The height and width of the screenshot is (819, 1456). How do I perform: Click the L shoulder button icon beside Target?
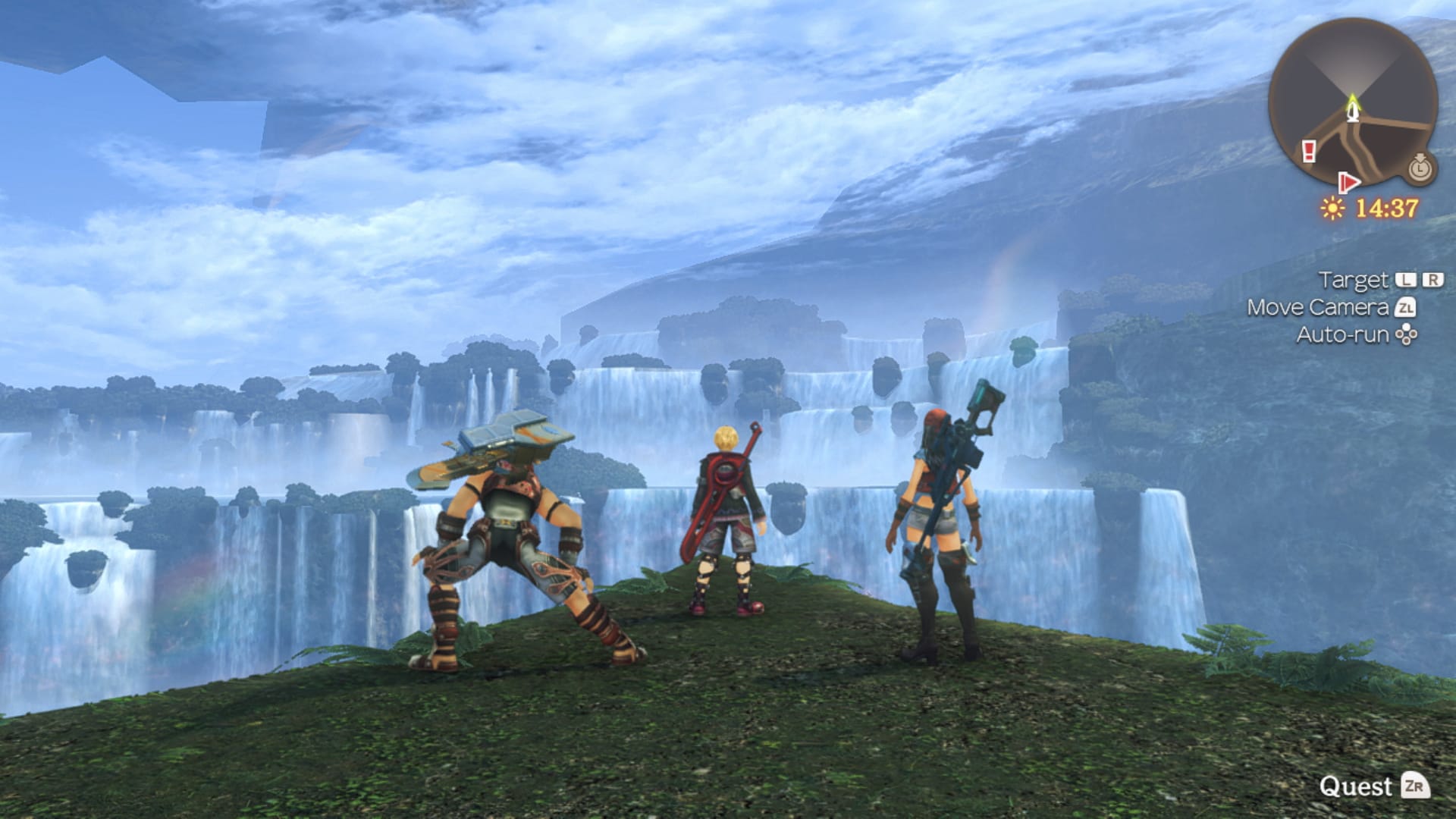pos(1404,279)
